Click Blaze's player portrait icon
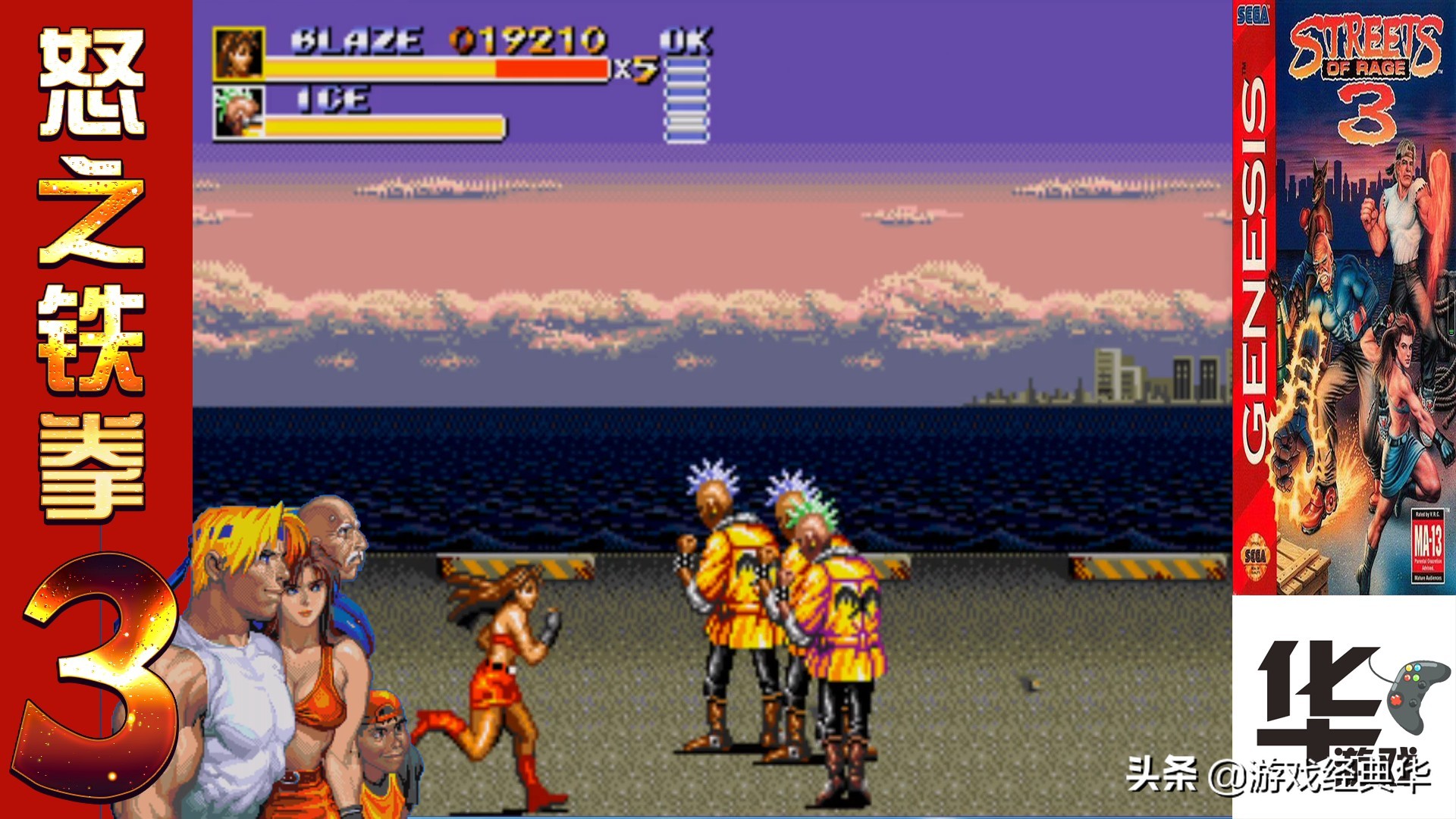Screen dimensions: 1456x819 click(x=239, y=53)
